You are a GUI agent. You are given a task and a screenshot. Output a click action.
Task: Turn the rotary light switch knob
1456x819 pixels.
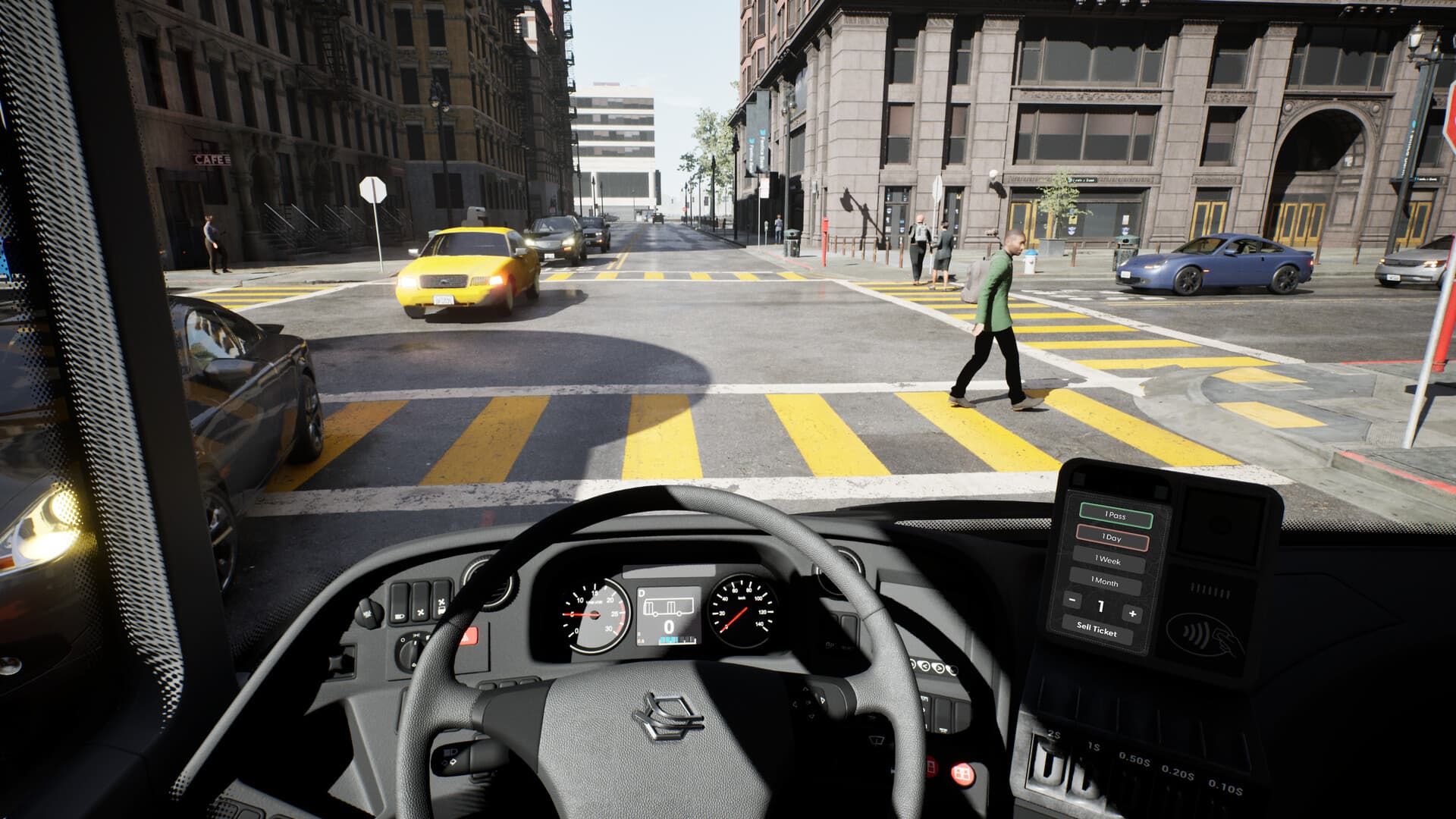tap(410, 651)
